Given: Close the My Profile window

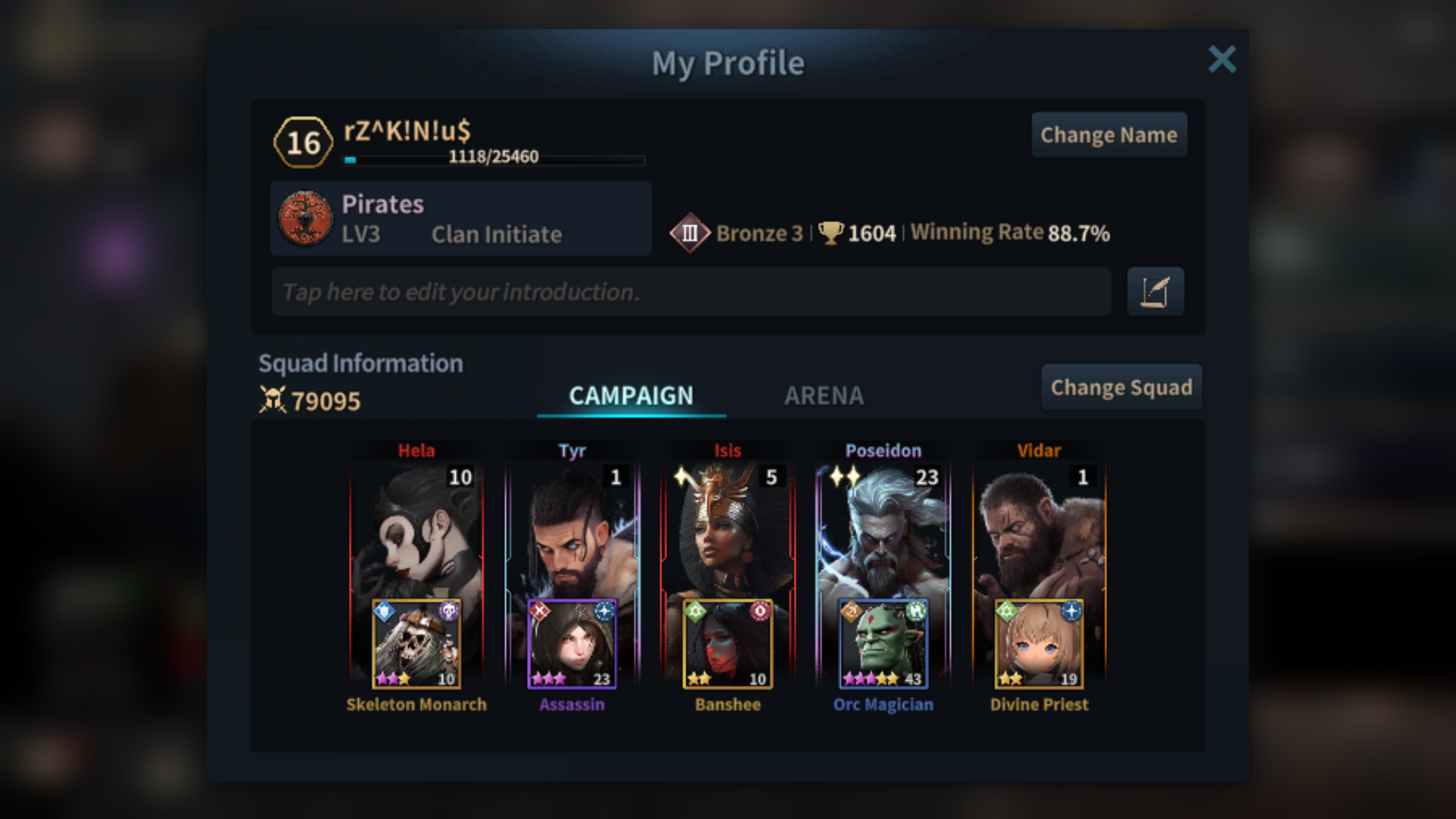Looking at the screenshot, I should click(1222, 59).
